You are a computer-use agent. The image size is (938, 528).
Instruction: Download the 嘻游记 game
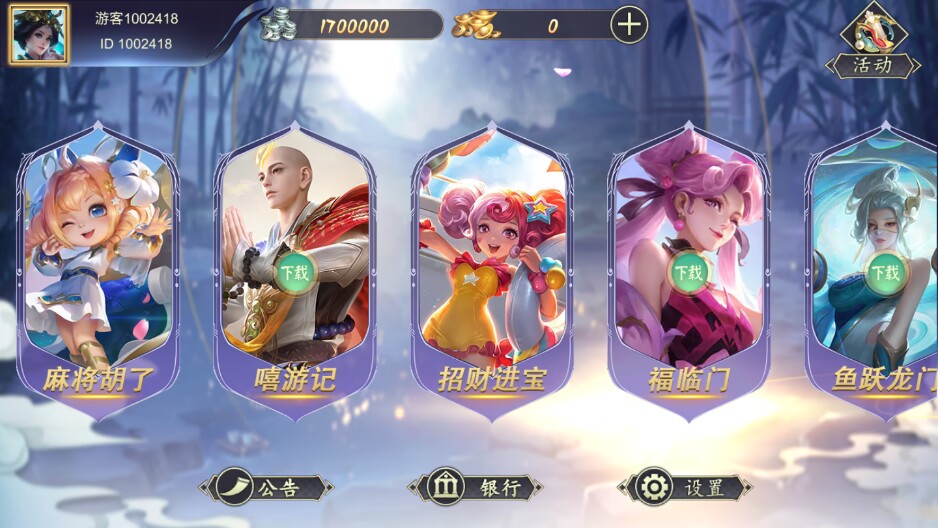tap(295, 271)
